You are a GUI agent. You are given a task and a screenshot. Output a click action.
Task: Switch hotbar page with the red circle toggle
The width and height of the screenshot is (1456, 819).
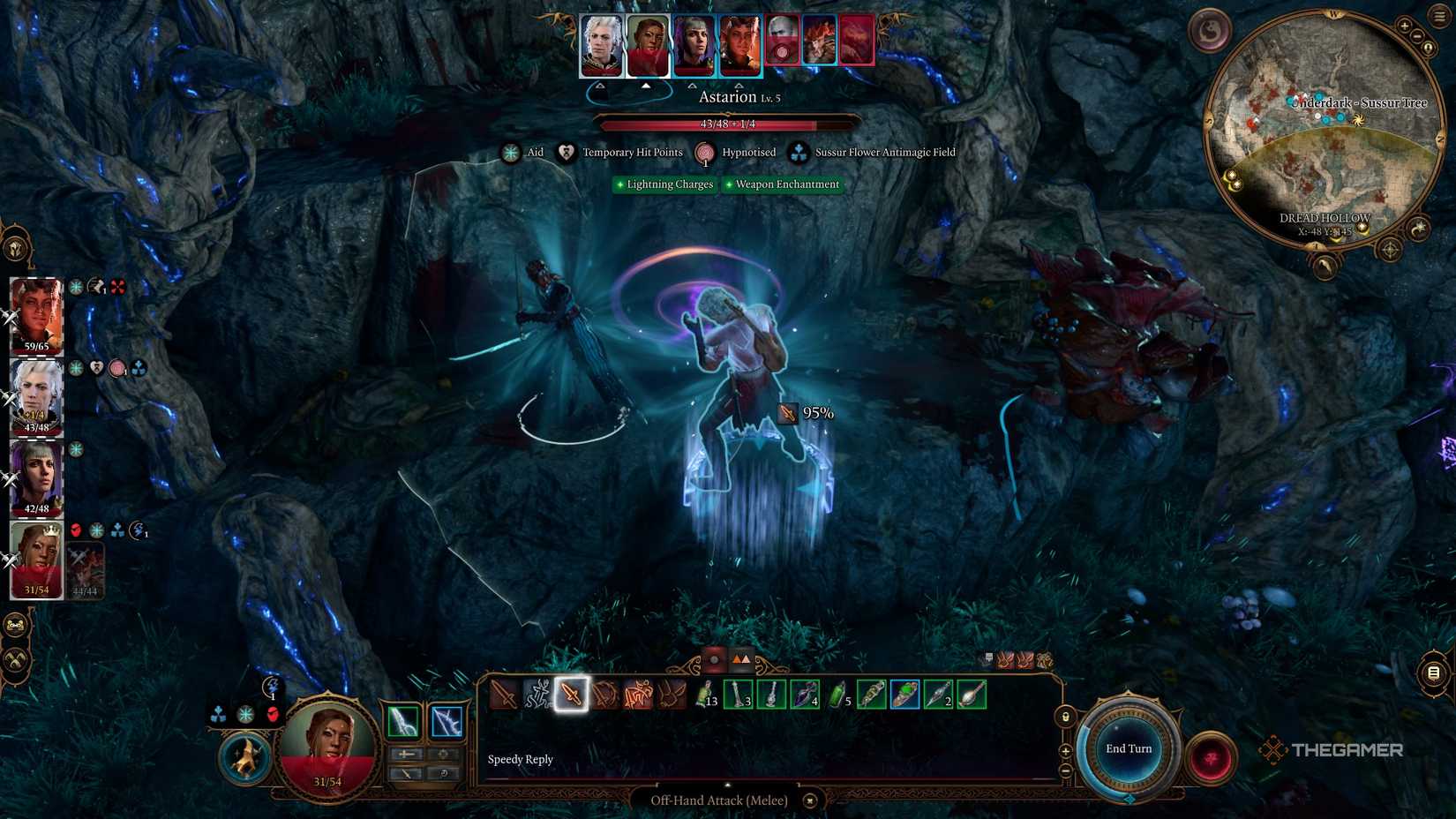tap(715, 658)
